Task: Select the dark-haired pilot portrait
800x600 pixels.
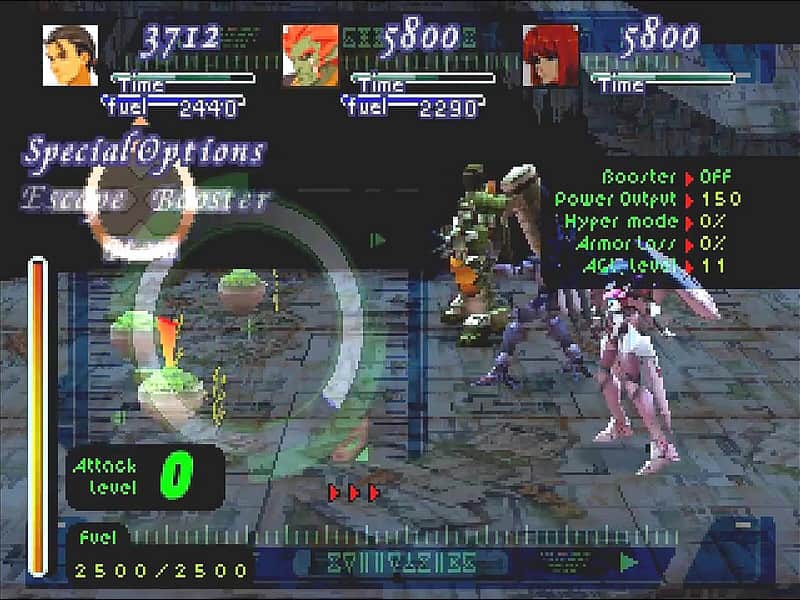Action: tap(71, 55)
